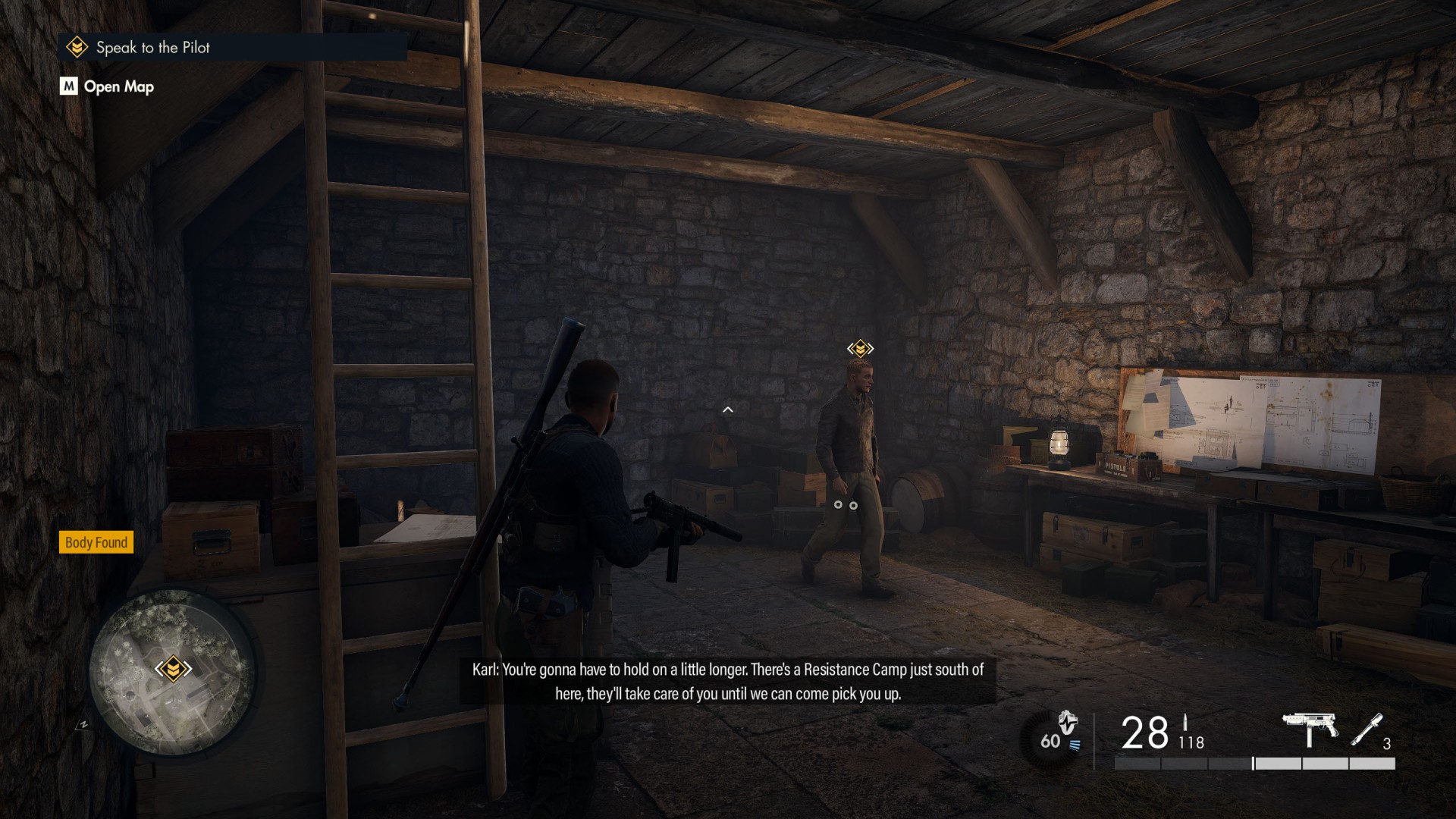The image size is (1456, 819).
Task: Select the objective marker above the pilot
Action: pos(860,348)
